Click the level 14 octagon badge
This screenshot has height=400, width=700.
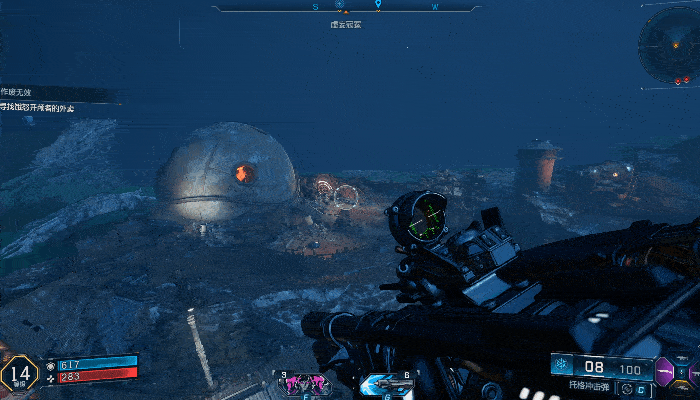coord(19,373)
